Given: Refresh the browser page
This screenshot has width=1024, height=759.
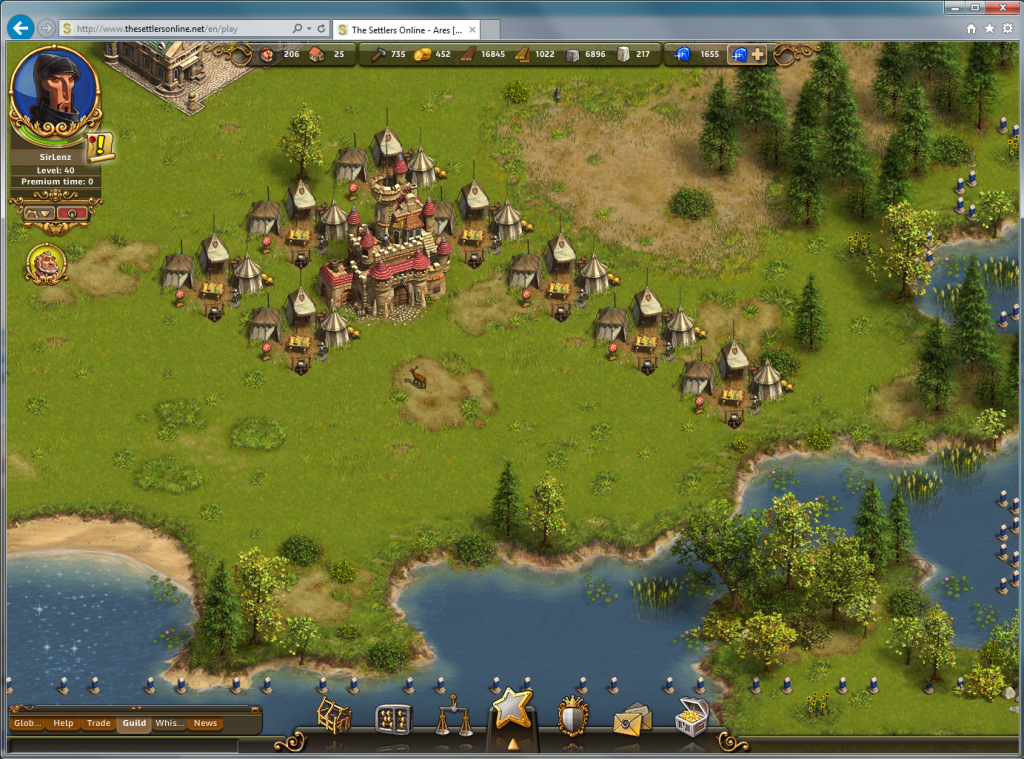Looking at the screenshot, I should point(322,28).
